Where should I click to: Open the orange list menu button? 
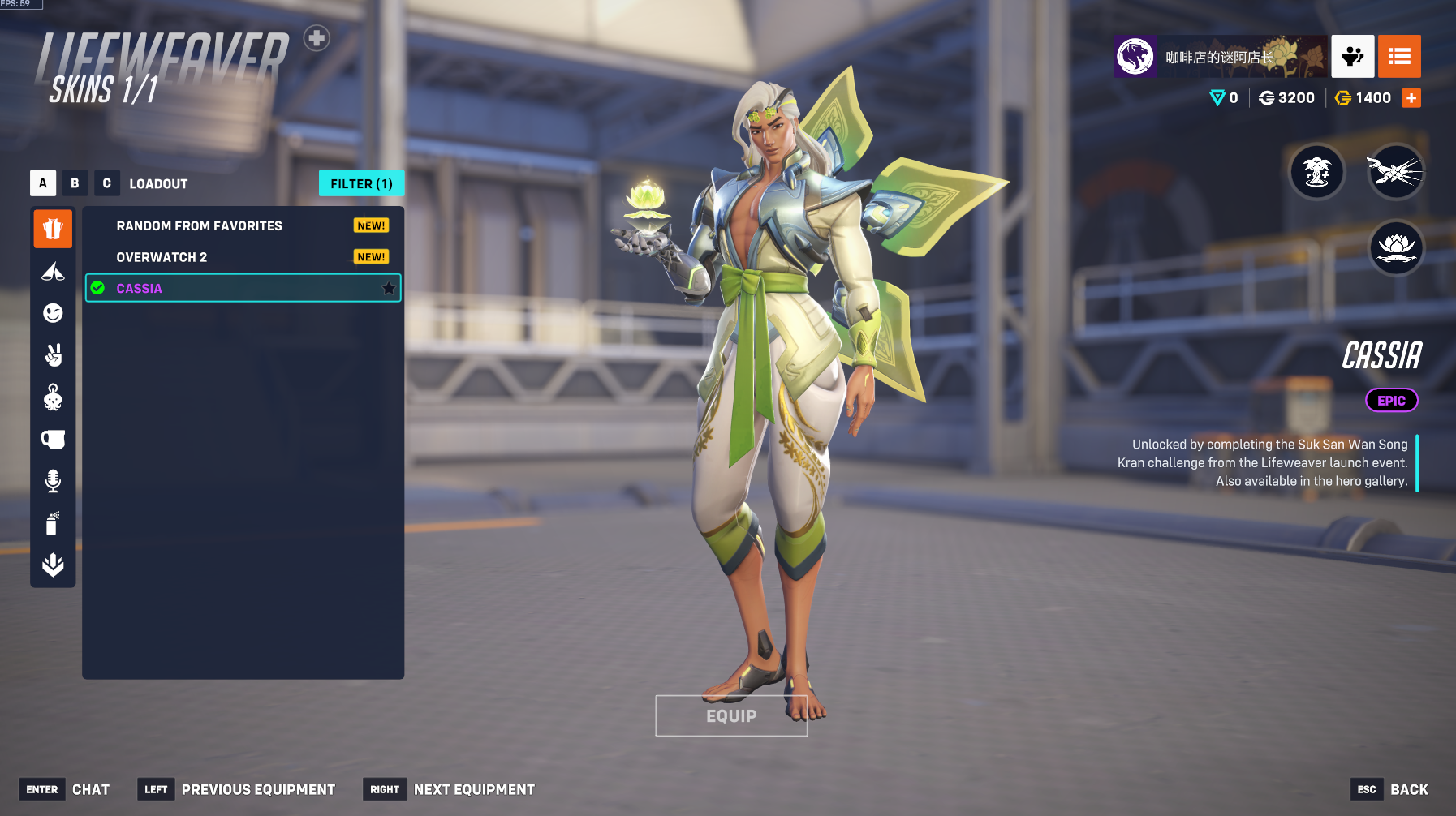1399,56
